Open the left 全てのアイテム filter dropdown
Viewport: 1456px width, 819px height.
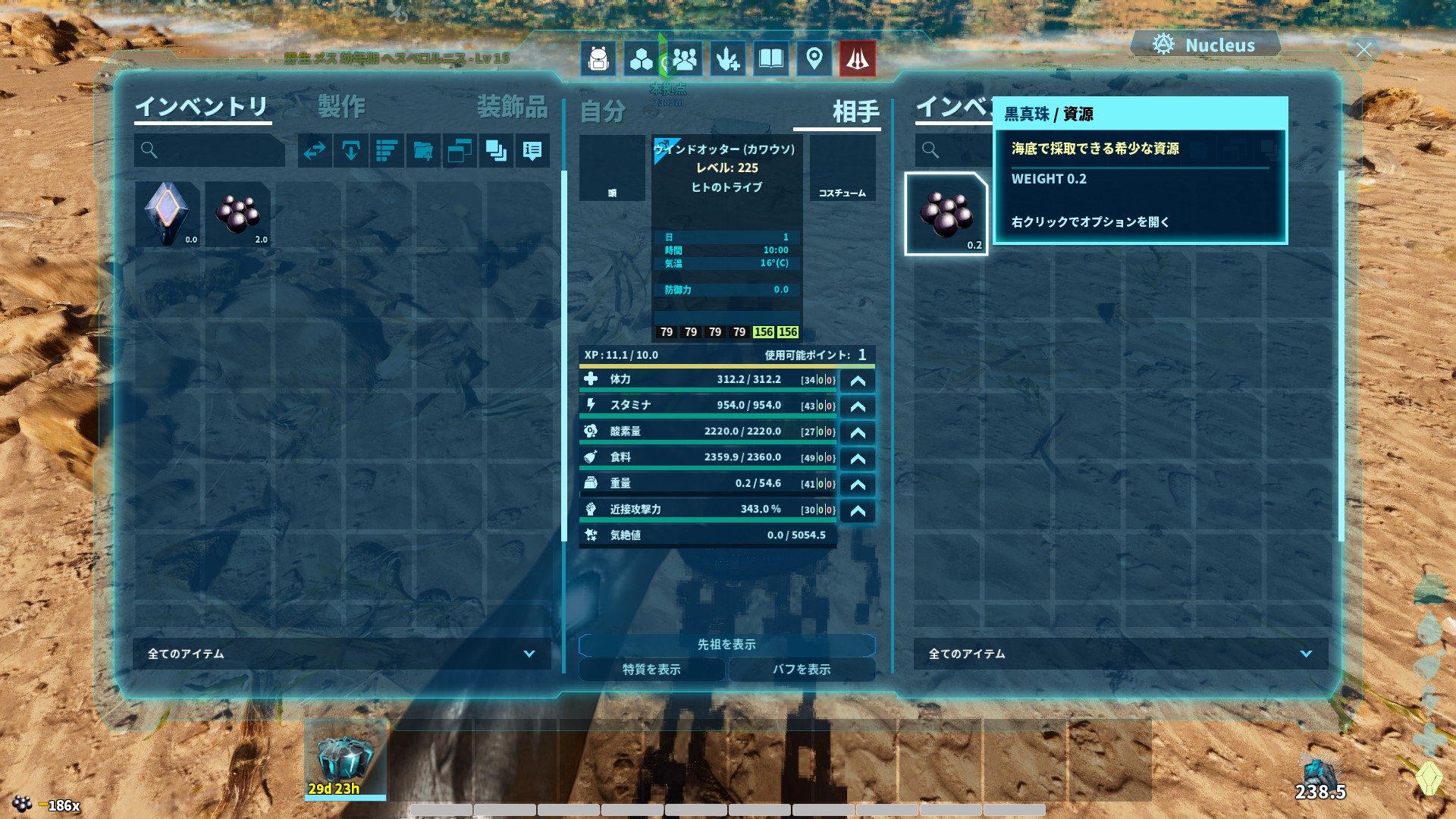[x=342, y=654]
